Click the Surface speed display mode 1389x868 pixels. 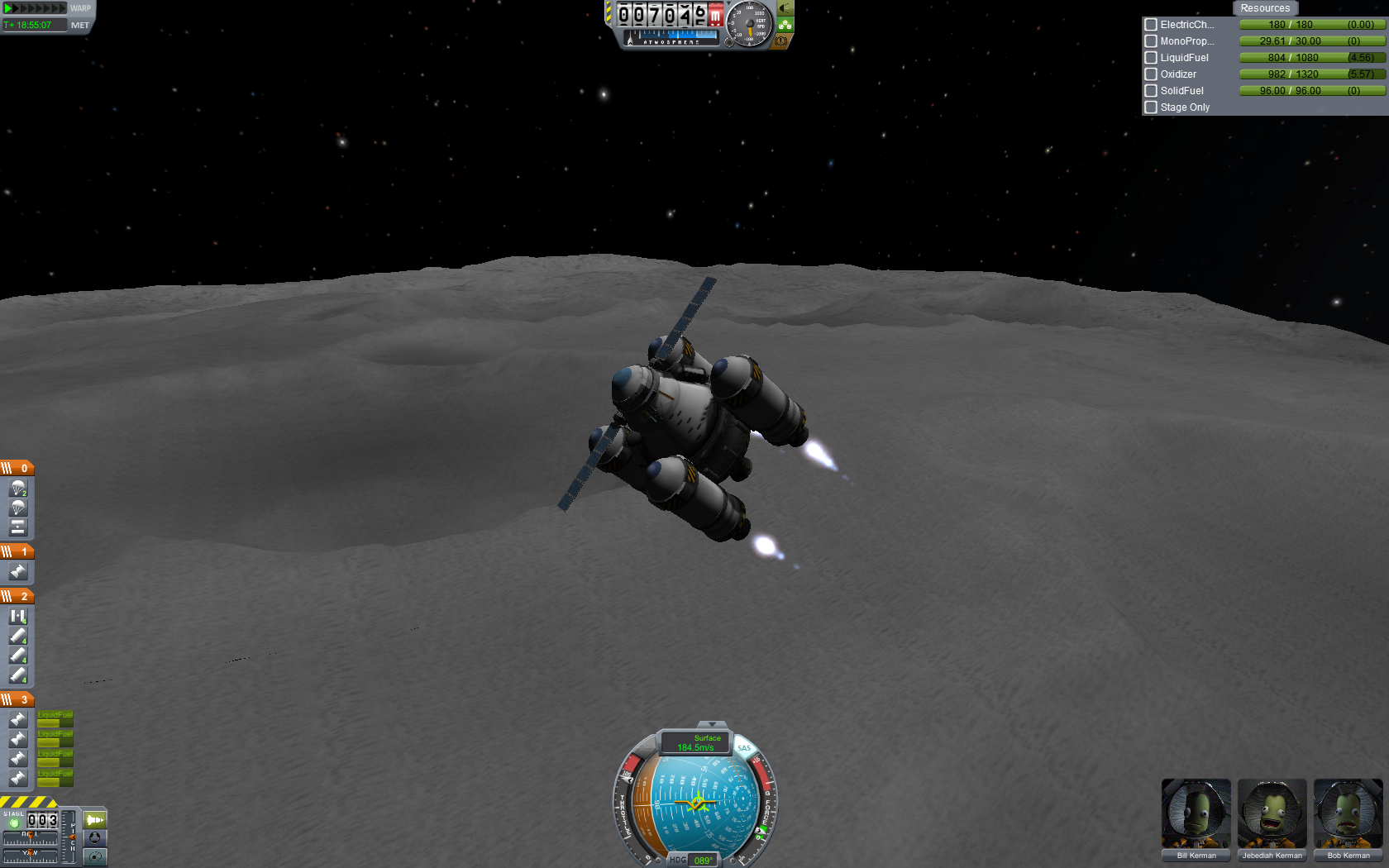point(696,742)
